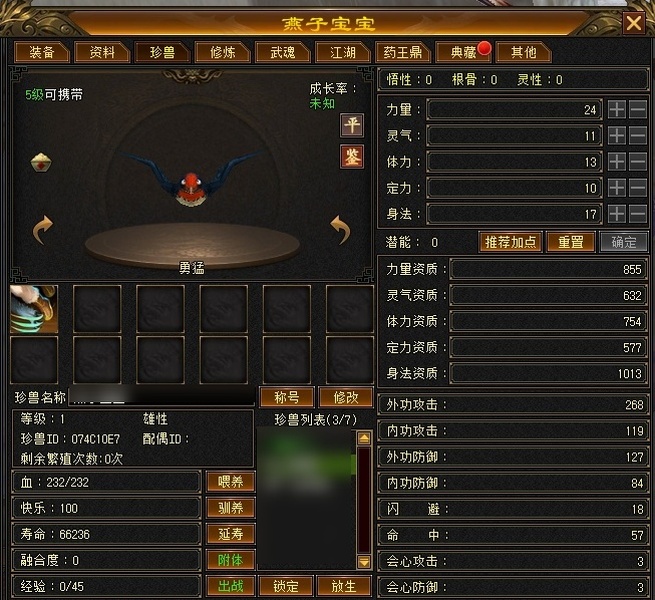The height and width of the screenshot is (600, 655).
Task: Select the claw skill icon slot
Action: [x=34, y=309]
